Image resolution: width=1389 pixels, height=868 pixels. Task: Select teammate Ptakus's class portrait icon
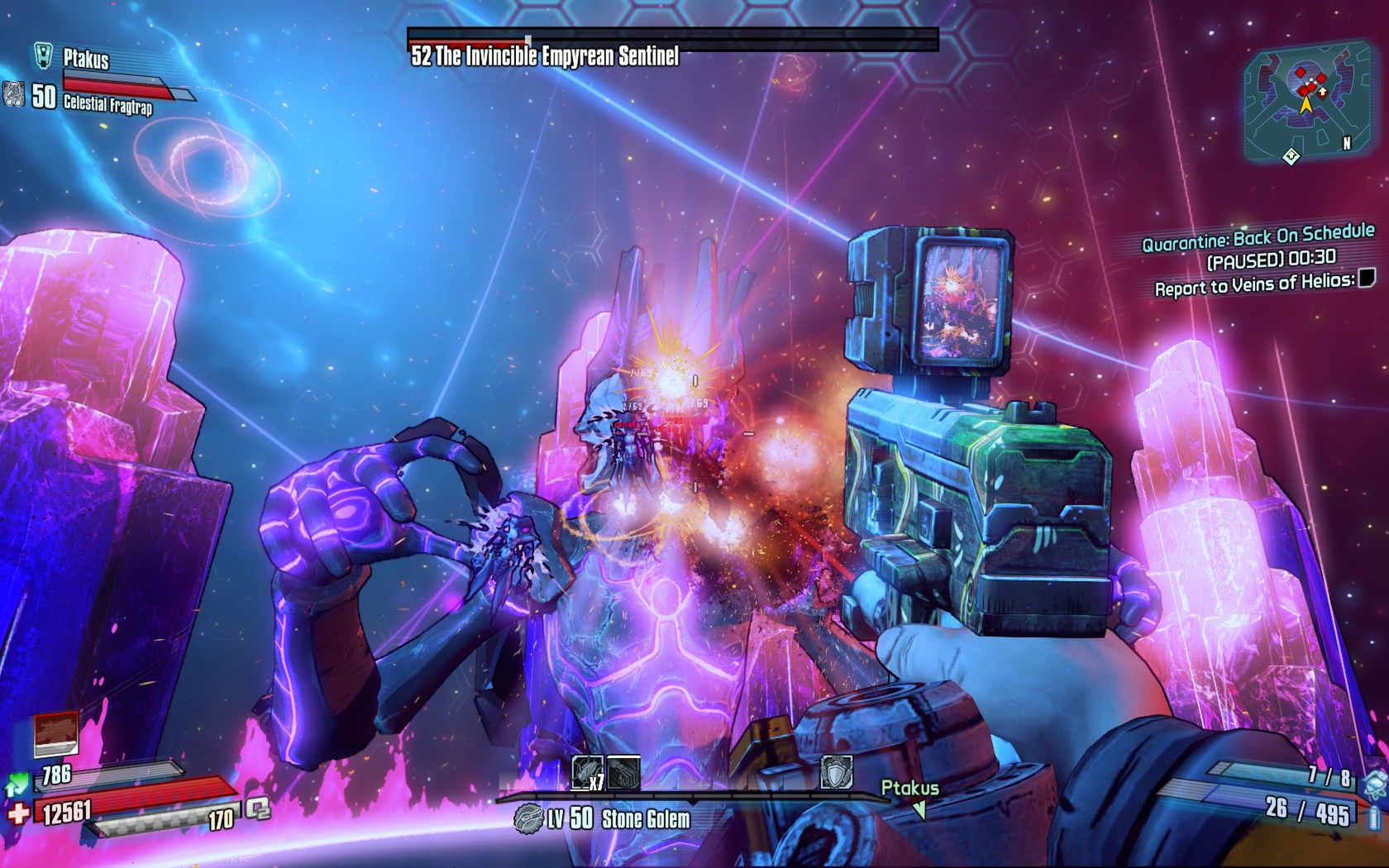pos(44,55)
